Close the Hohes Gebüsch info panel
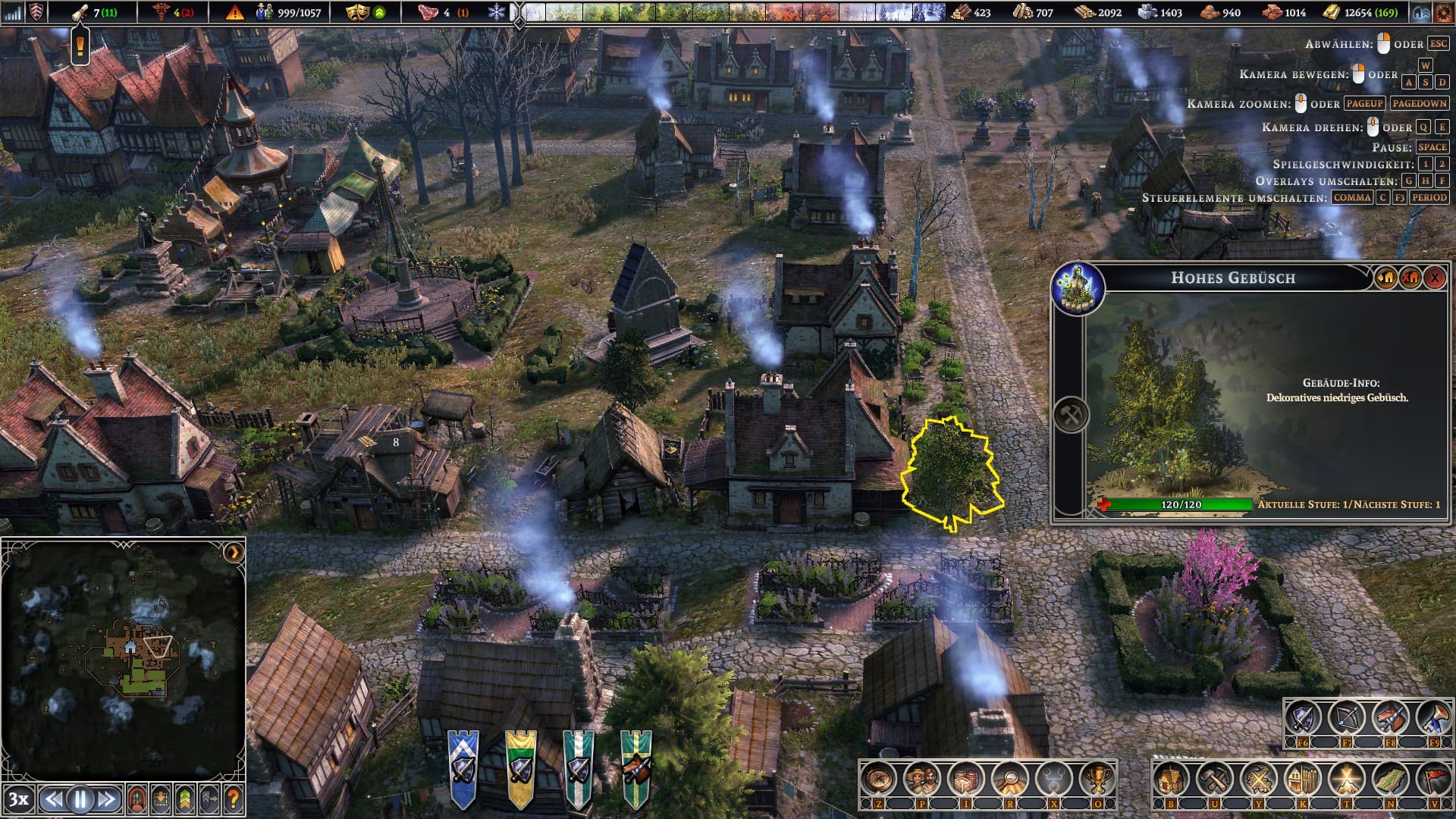Screen dimensions: 1456x819 [1434, 278]
